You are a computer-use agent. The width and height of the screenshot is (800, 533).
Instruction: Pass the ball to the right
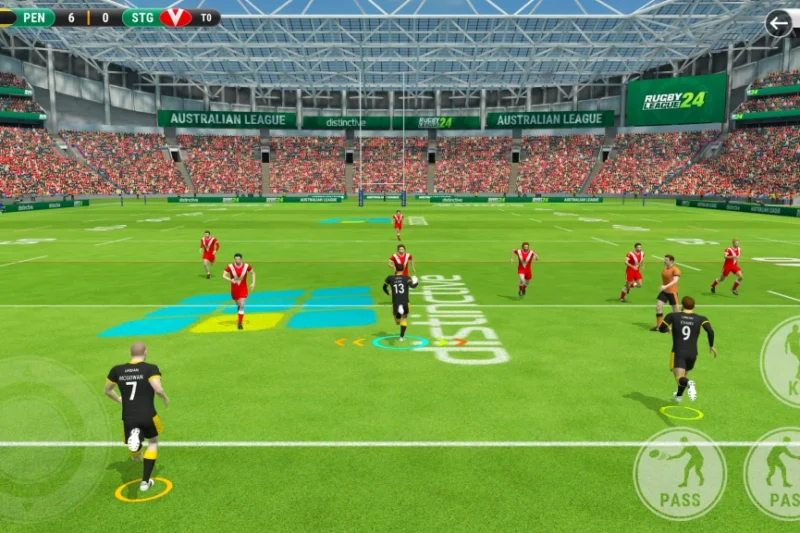(777, 473)
